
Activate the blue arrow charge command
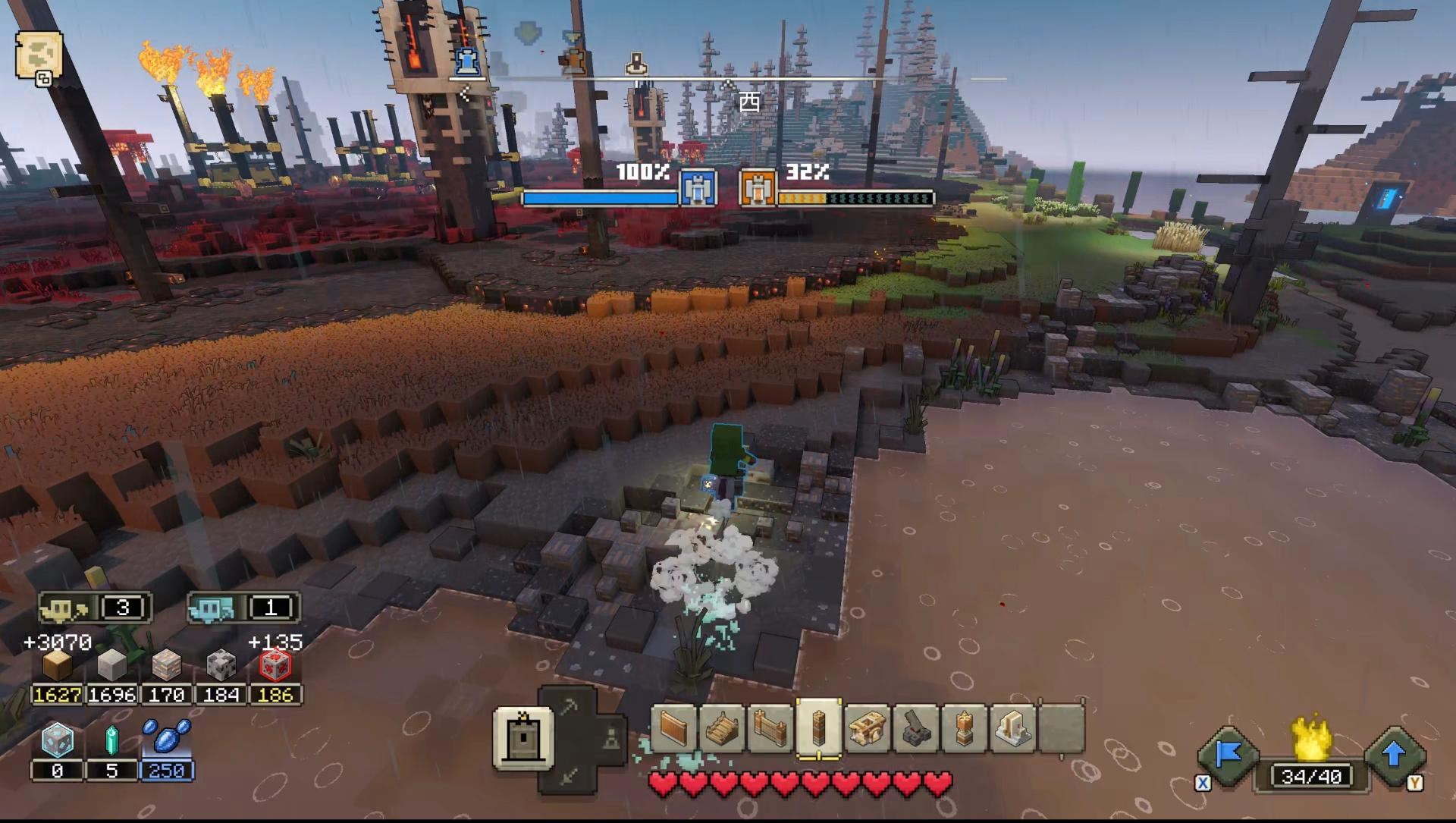(1394, 755)
